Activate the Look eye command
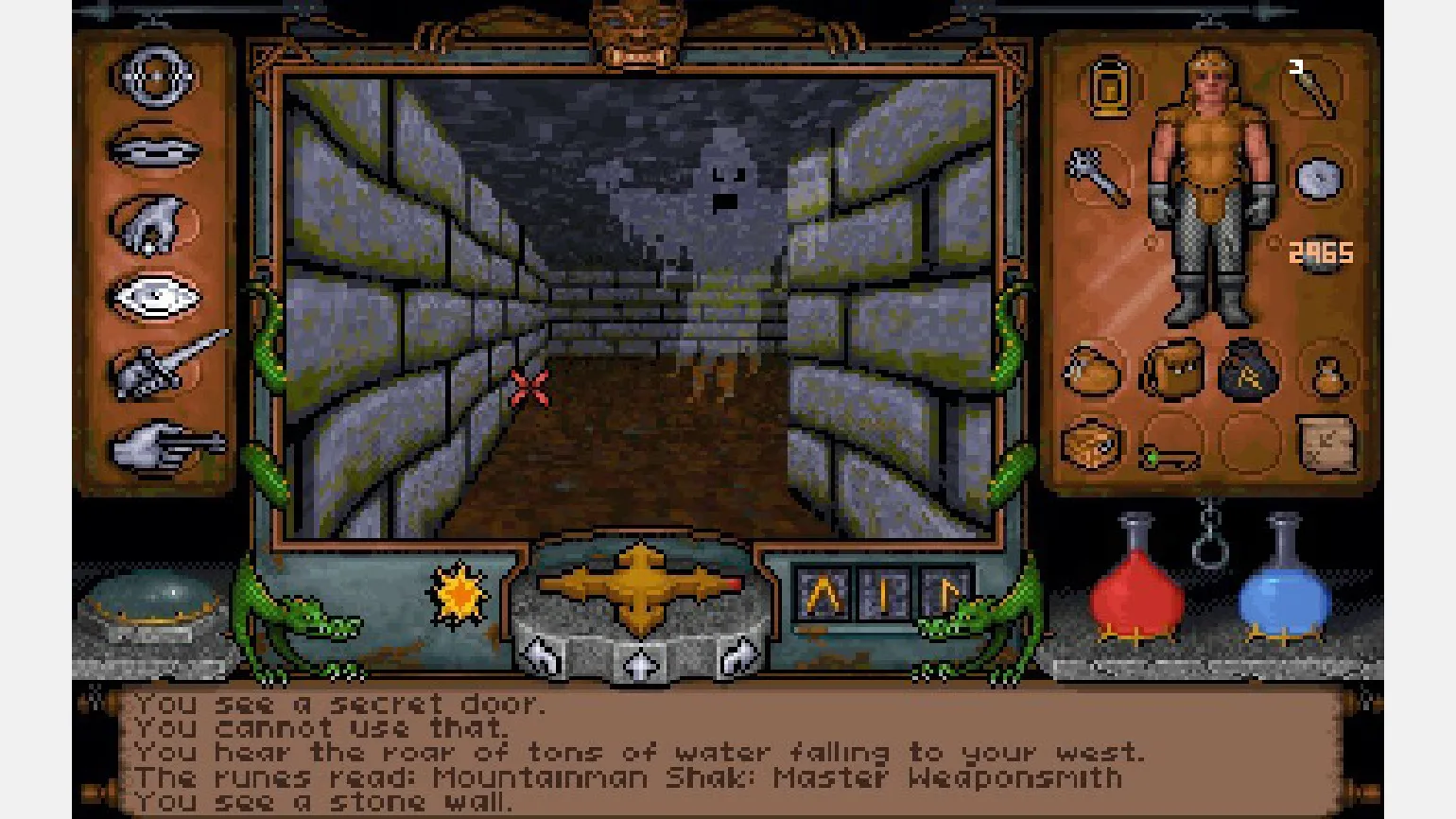 pos(155,298)
